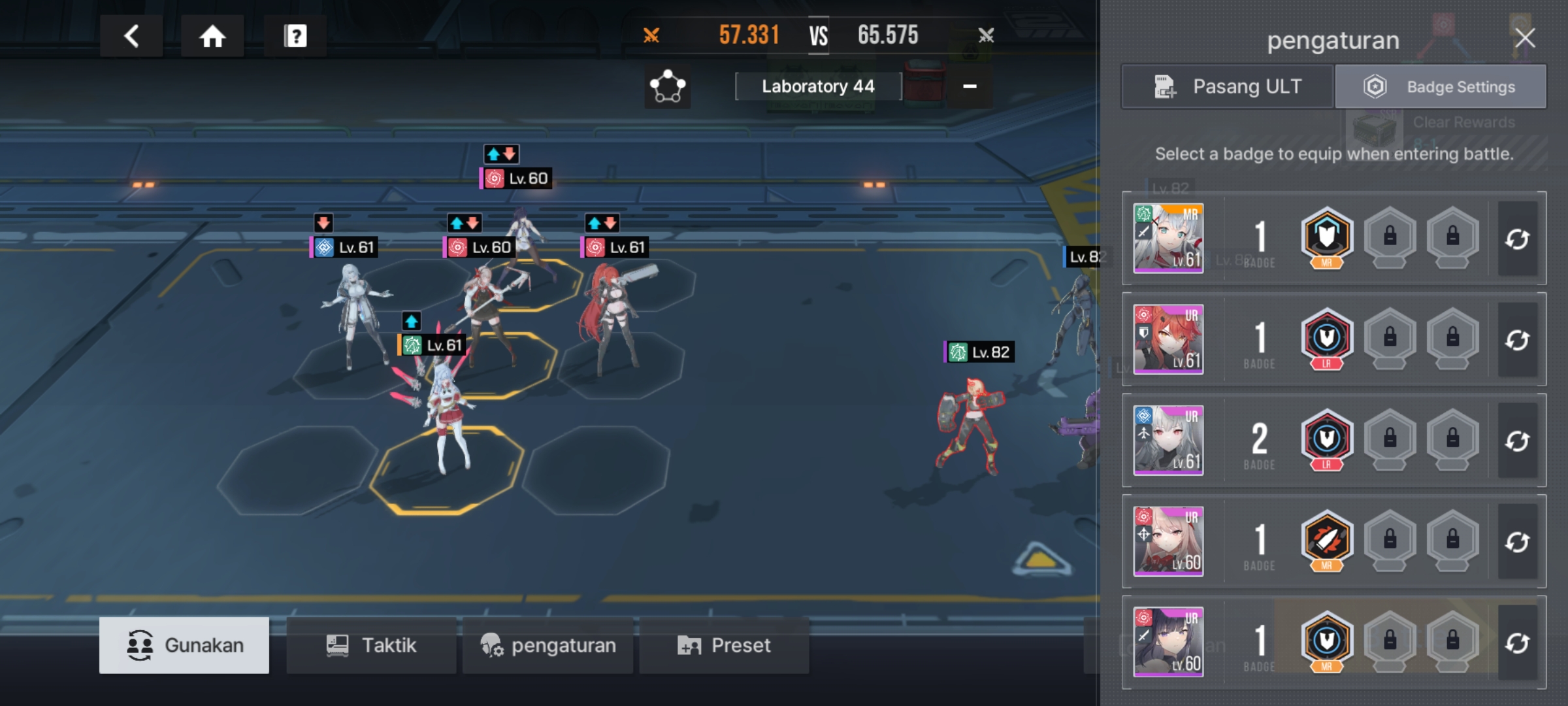This screenshot has width=1568, height=706.
Task: Go back with the left arrow button
Action: [131, 36]
